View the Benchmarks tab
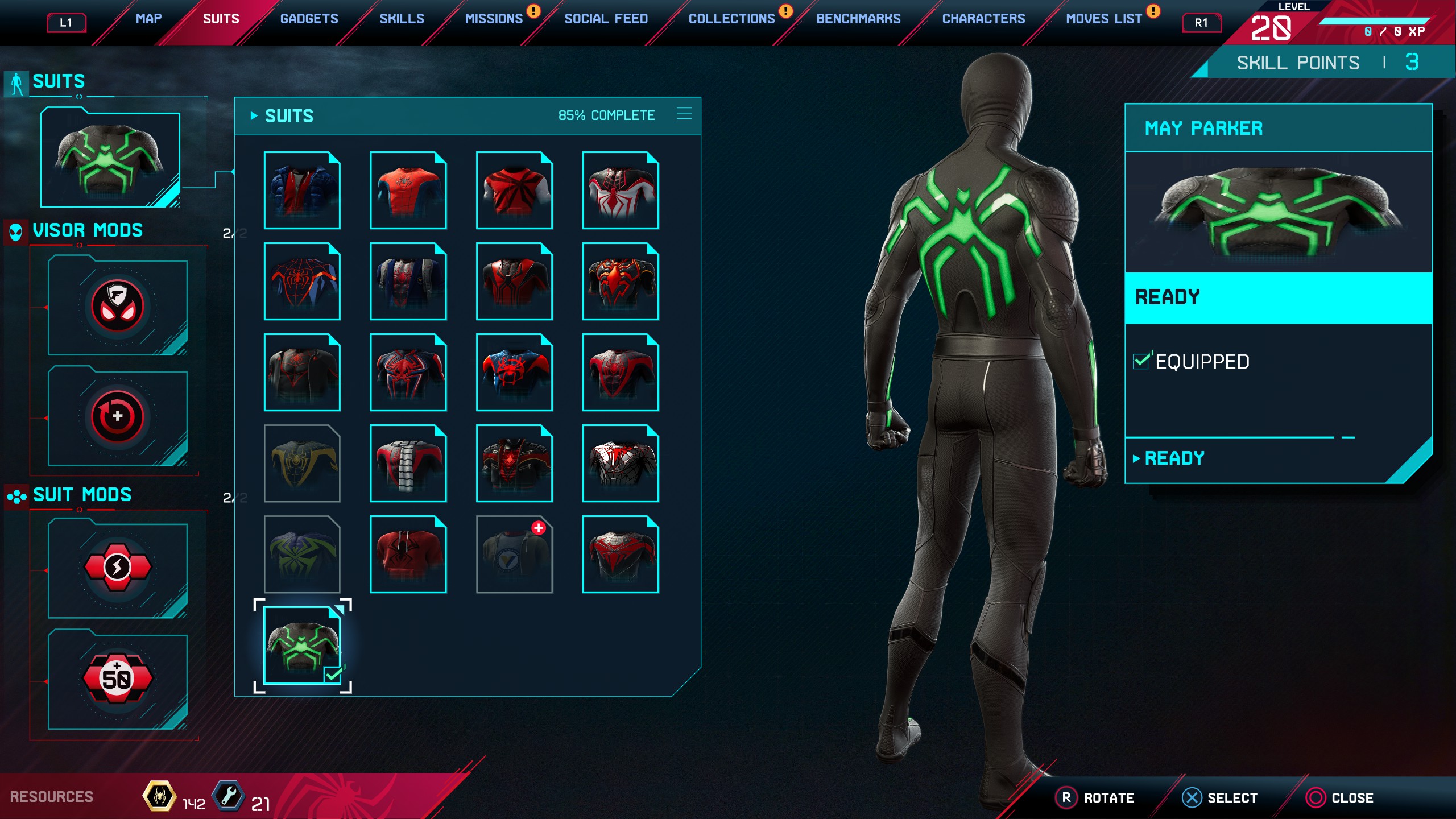The width and height of the screenshot is (1456, 819). [858, 19]
